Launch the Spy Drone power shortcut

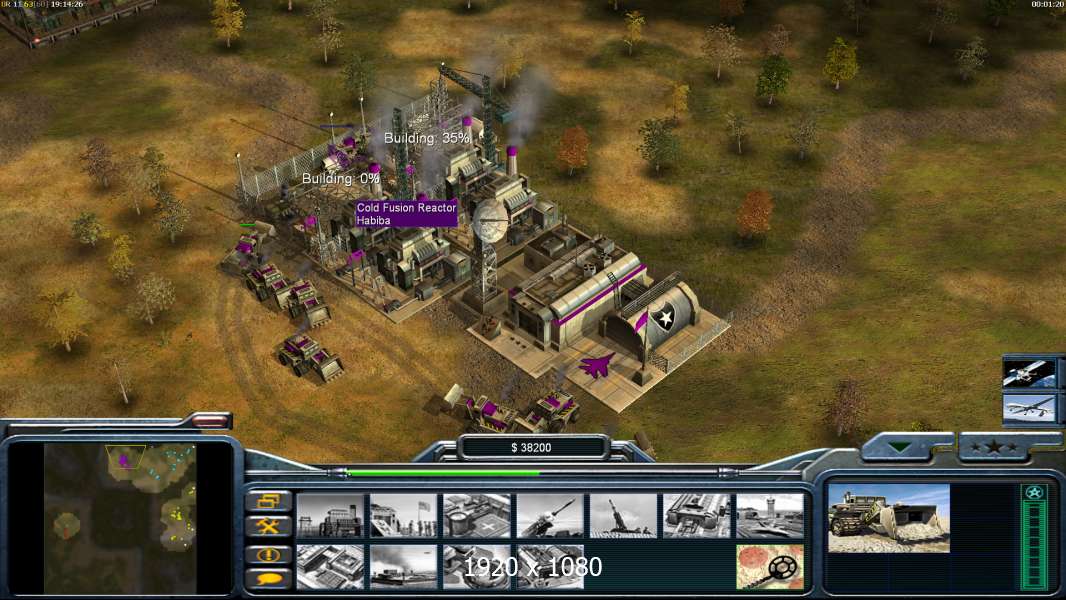[x=1030, y=408]
